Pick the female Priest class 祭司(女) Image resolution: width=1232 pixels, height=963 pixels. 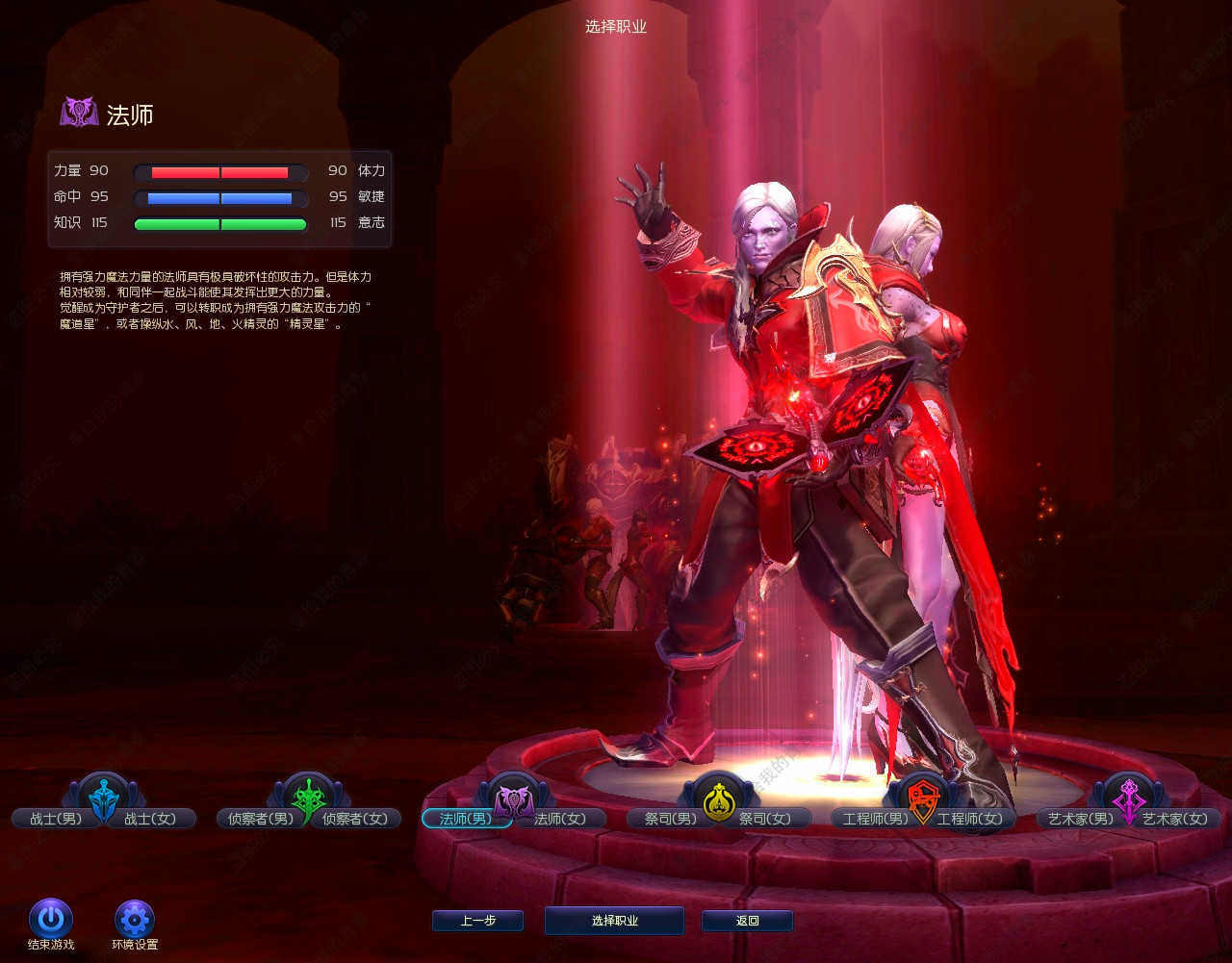(x=765, y=819)
